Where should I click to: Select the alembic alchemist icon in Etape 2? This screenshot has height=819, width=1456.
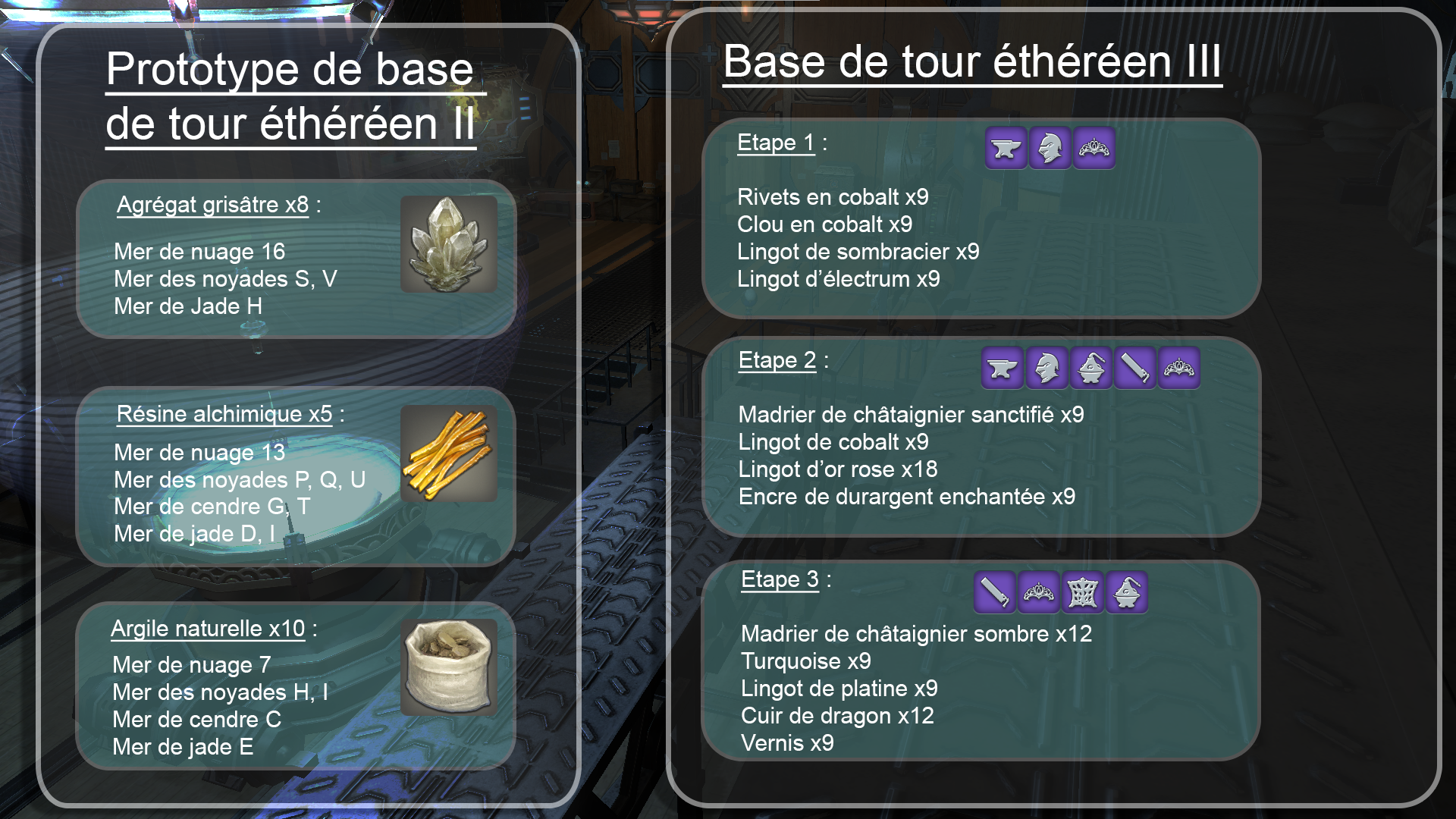(x=1090, y=369)
